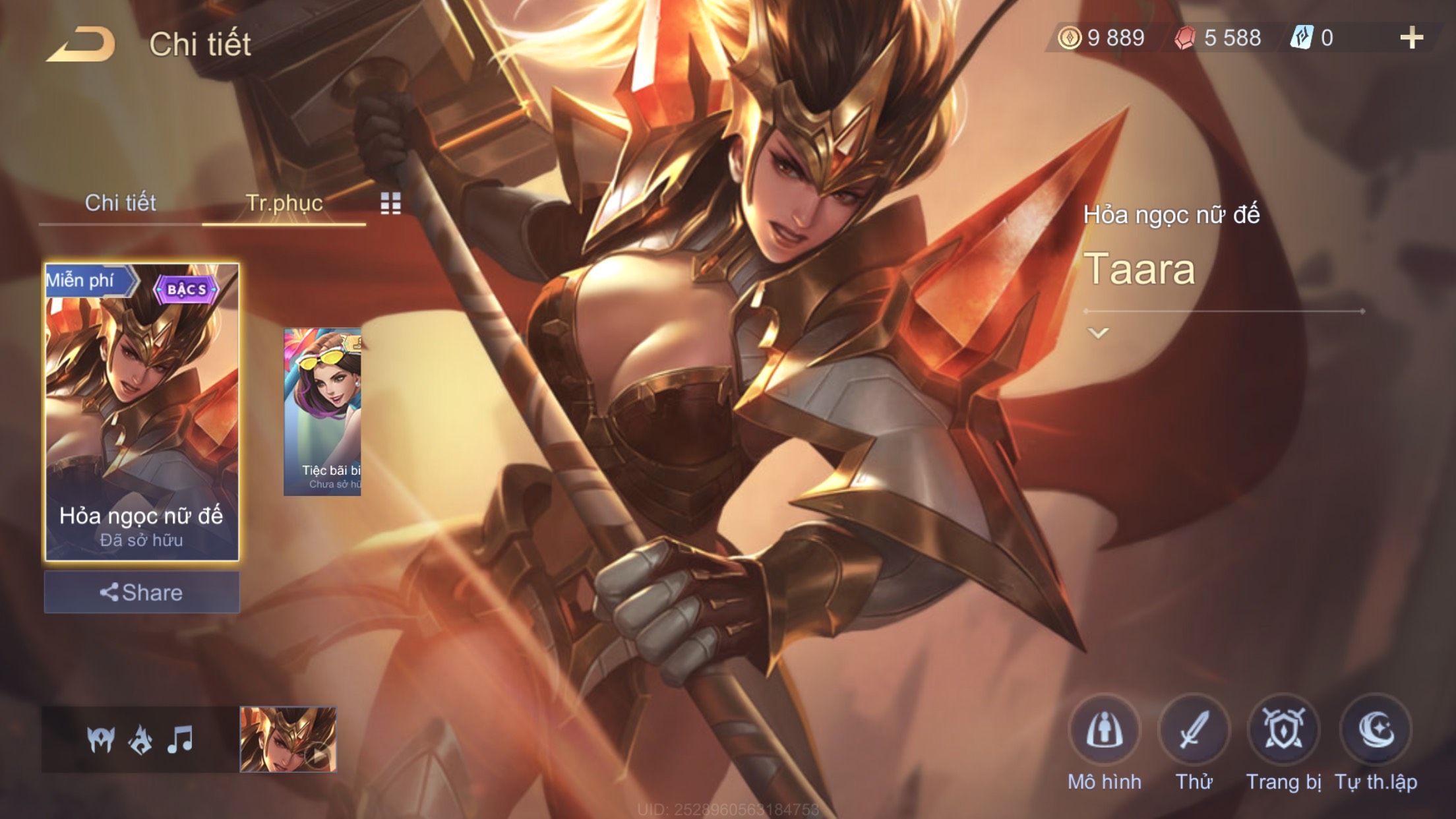Play the skin preview video thumbnail

[x=288, y=739]
